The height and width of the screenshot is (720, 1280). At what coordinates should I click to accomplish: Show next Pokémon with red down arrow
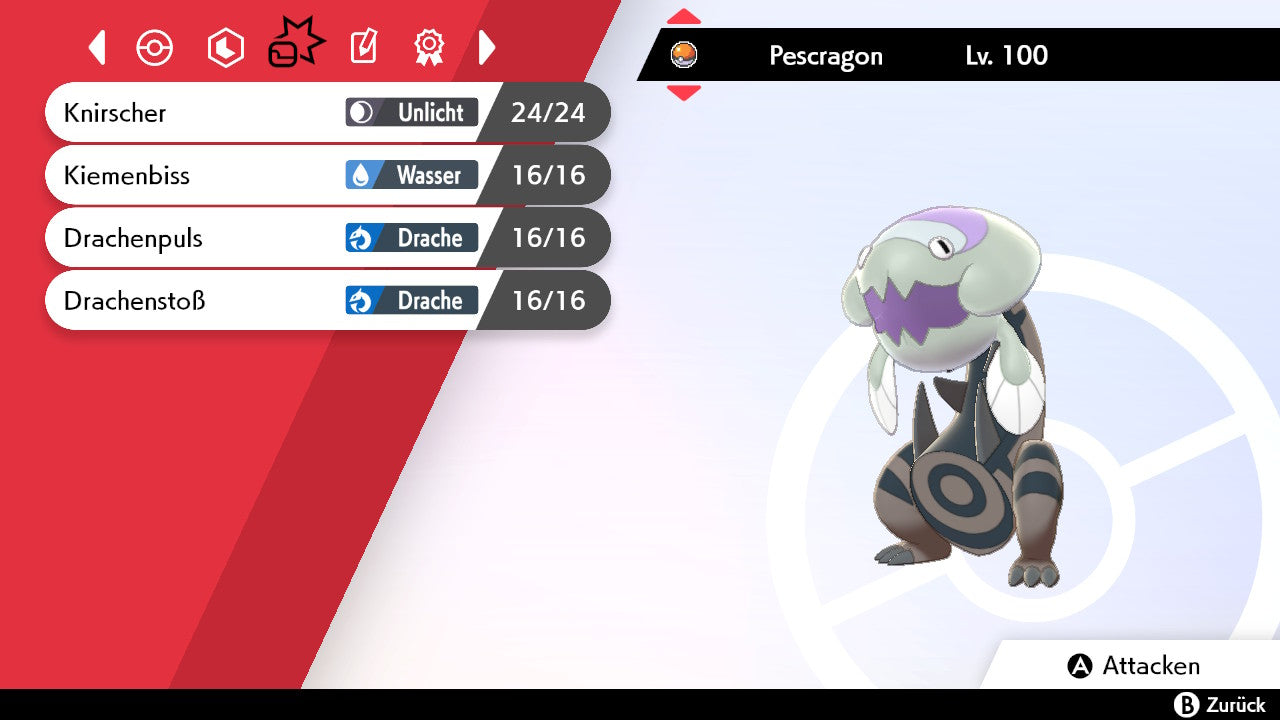684,93
